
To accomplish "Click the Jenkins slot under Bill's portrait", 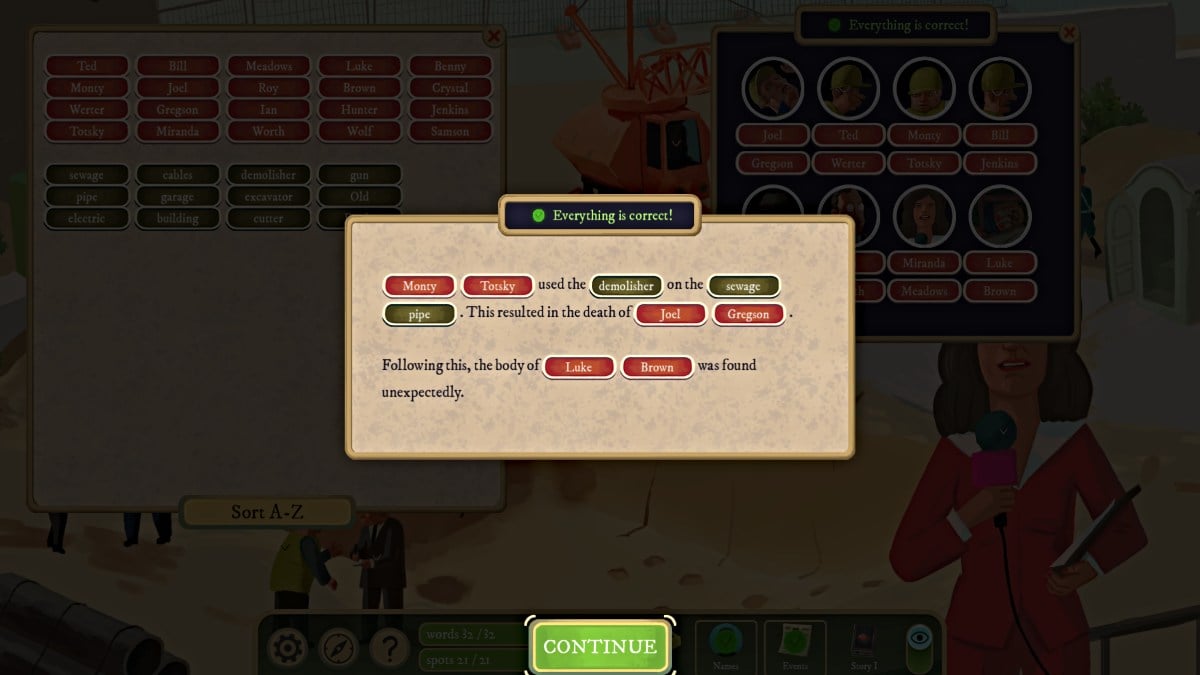I will 1000,163.
